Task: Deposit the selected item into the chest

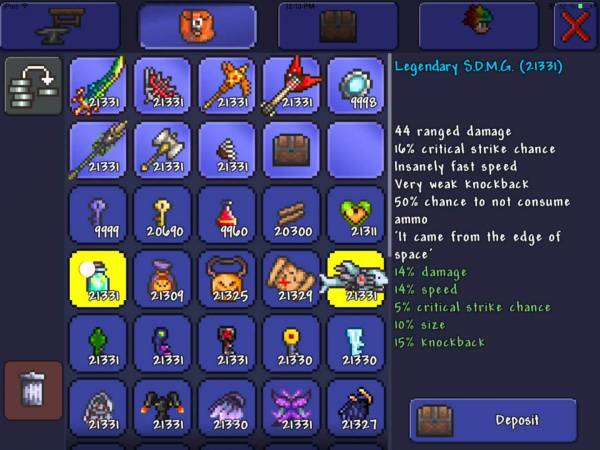Action: tap(493, 420)
